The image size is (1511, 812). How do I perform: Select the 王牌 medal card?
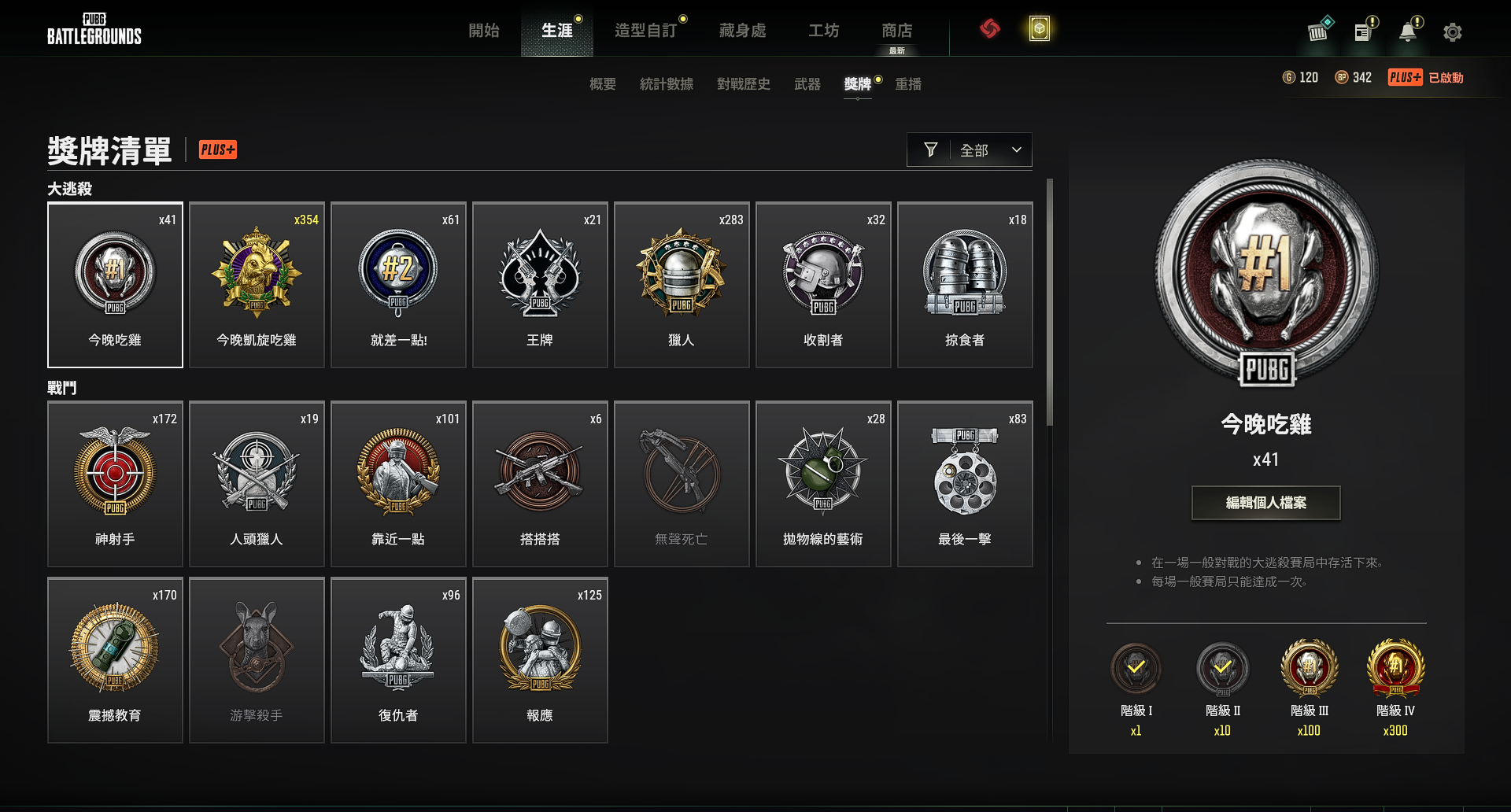coord(540,285)
